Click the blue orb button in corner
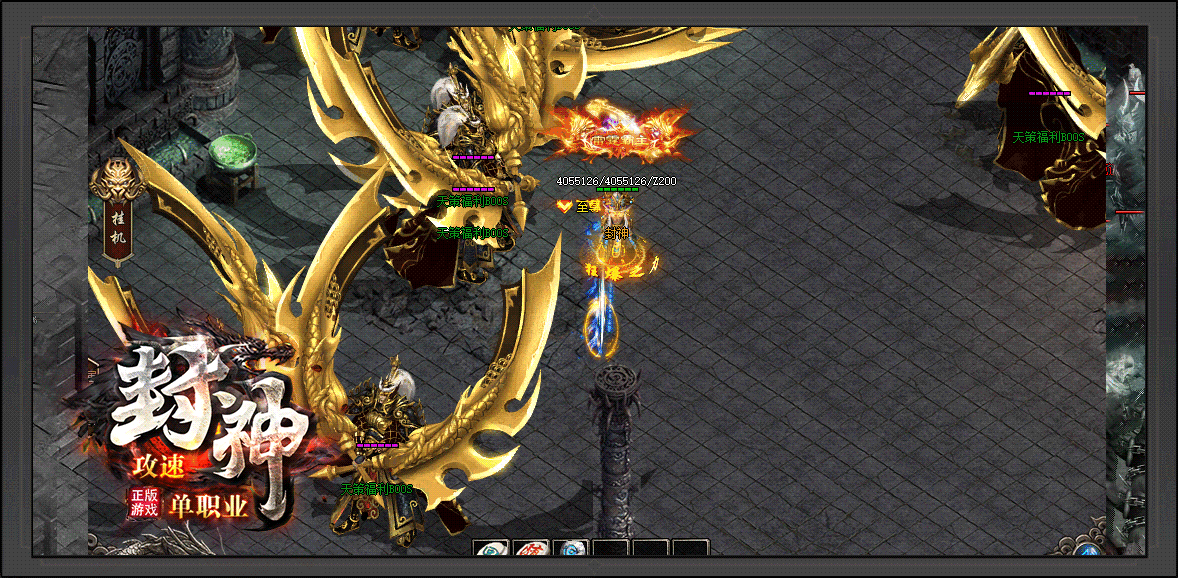This screenshot has height=578, width=1178. [x=1088, y=550]
